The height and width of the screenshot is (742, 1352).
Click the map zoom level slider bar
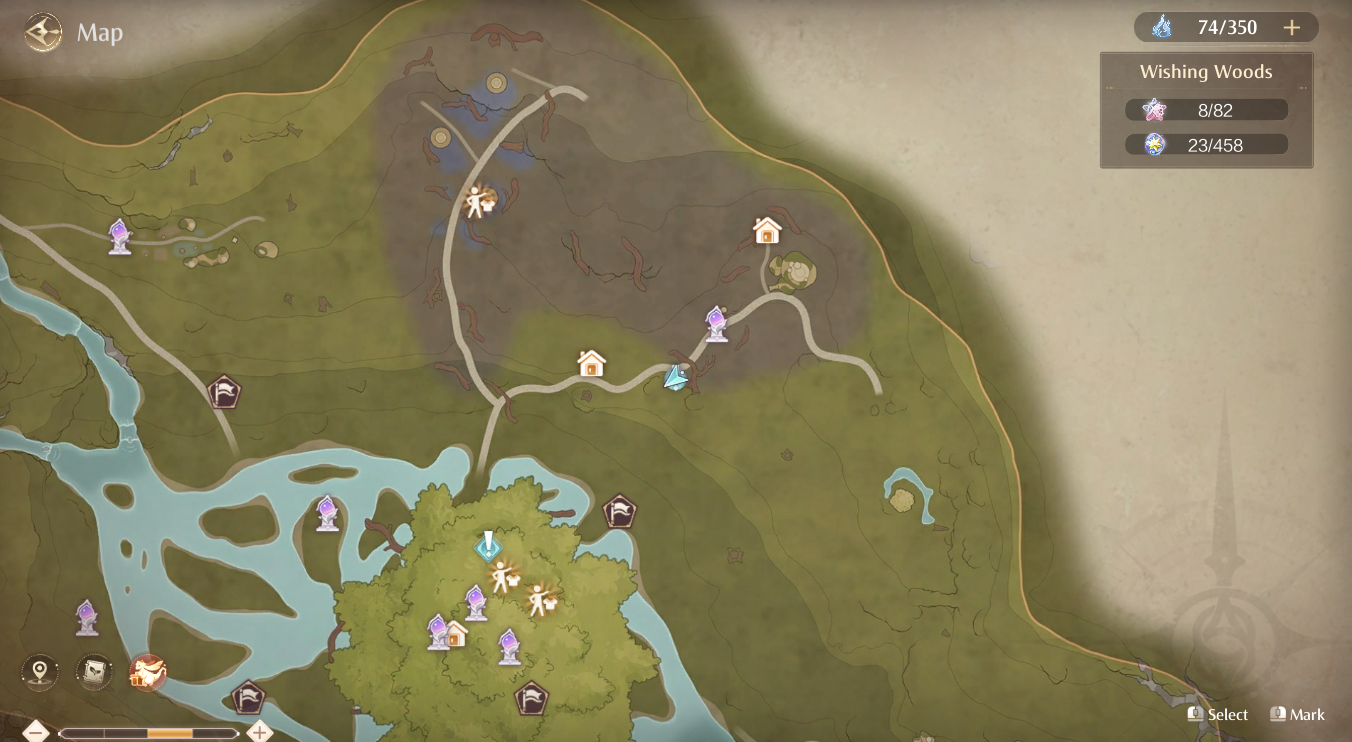148,733
